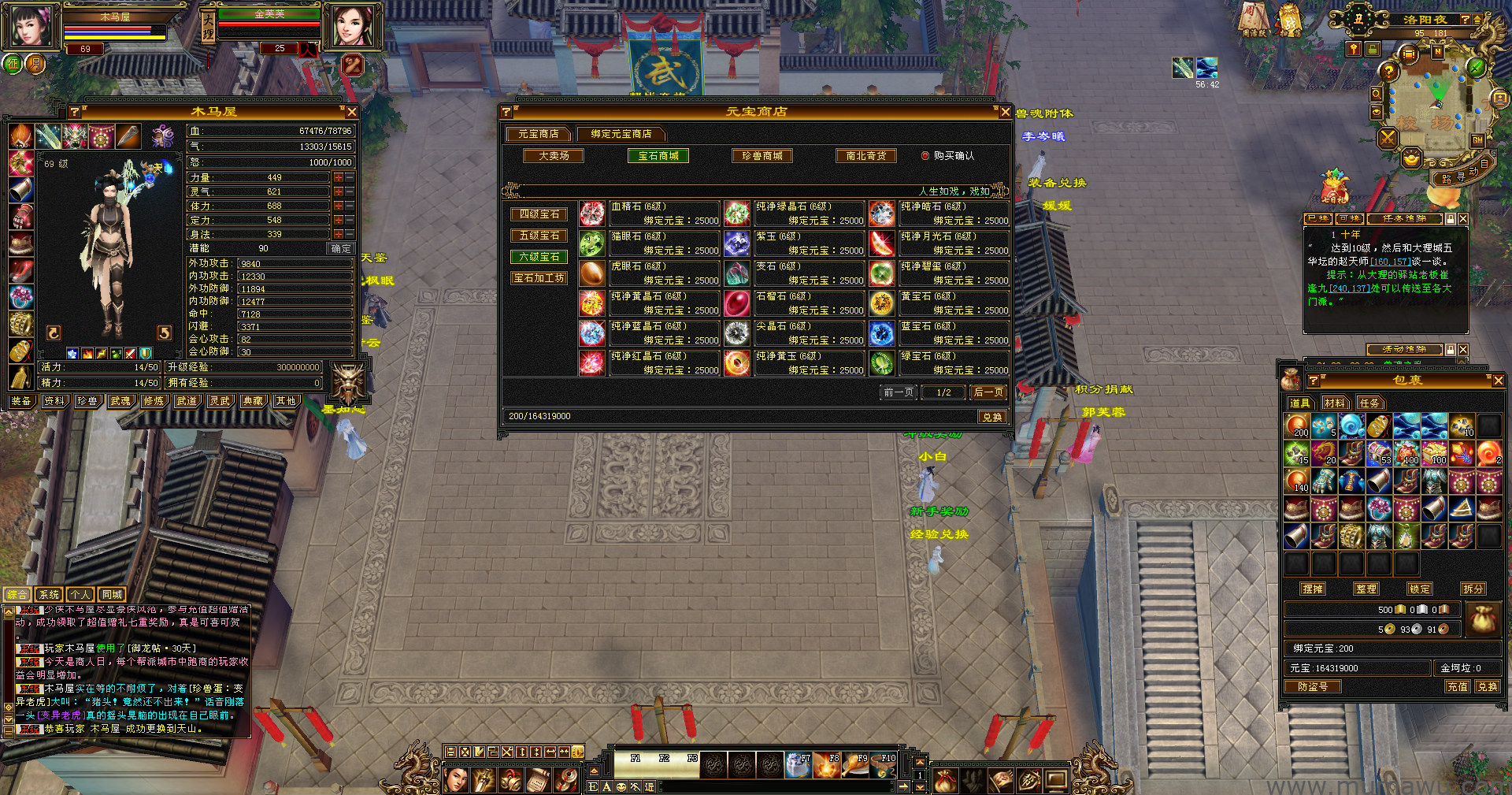Image resolution: width=1512 pixels, height=795 pixels.
Task: Open the 南北奇货 category
Action: (x=865, y=156)
